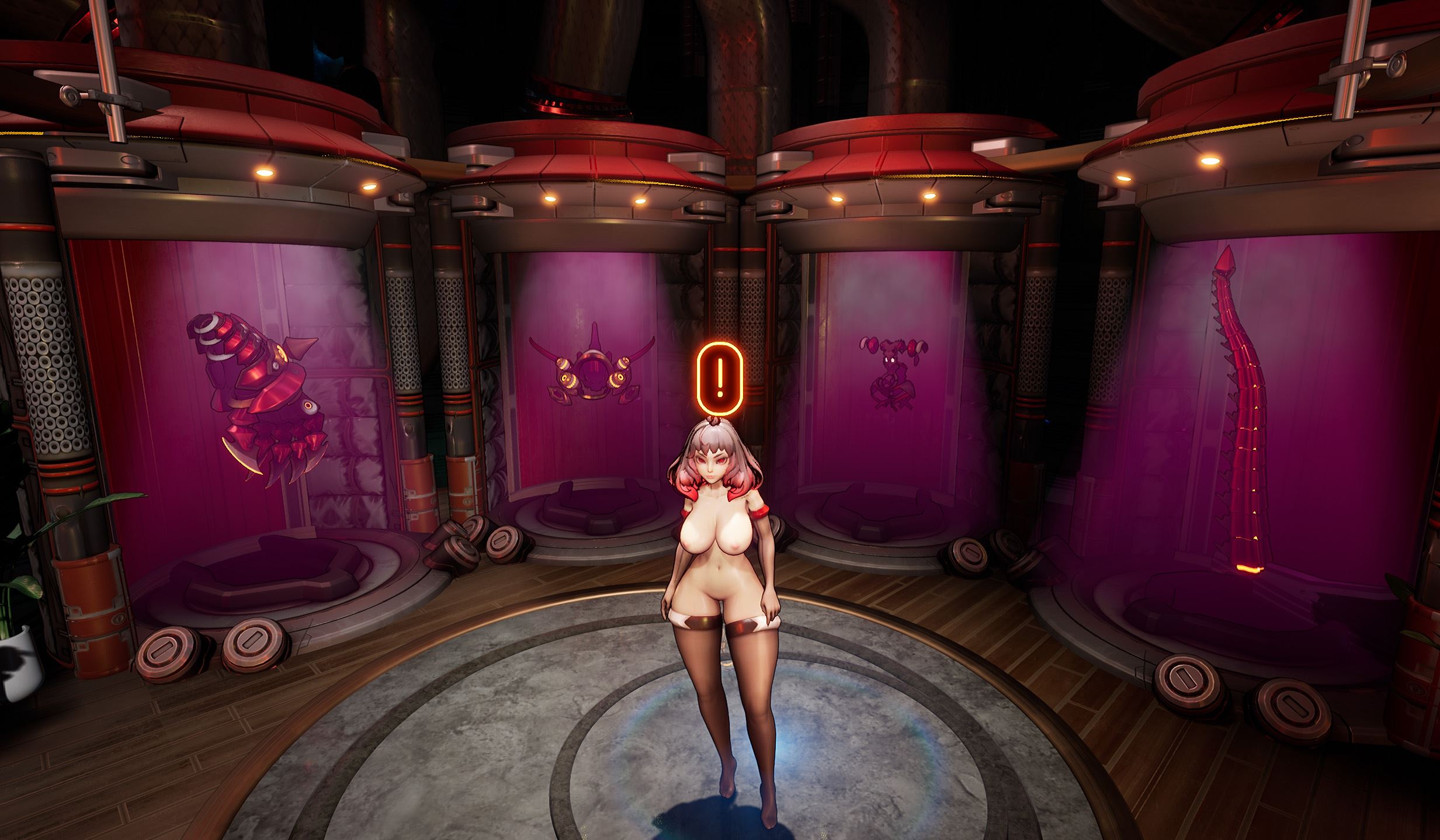Click the glowing orange exclamation mark marker
The height and width of the screenshot is (840, 1440).
[720, 378]
